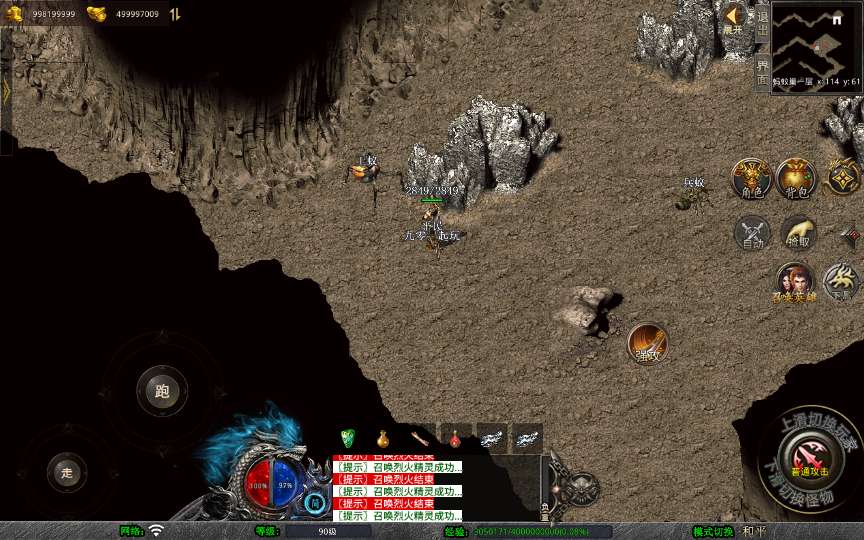Open the golden star emblem icon
Screen dimensions: 864x540
tap(844, 178)
